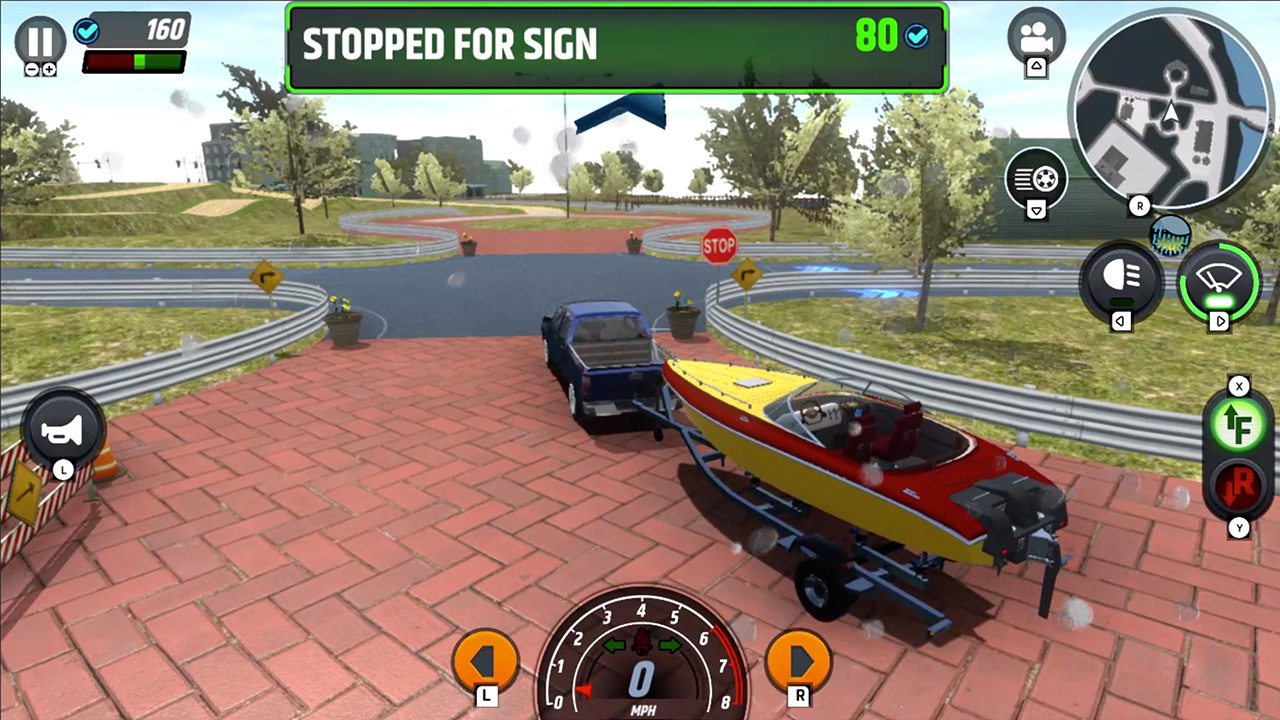Tap the plus zoom under the pause button
This screenshot has width=1280, height=720.
50,68
